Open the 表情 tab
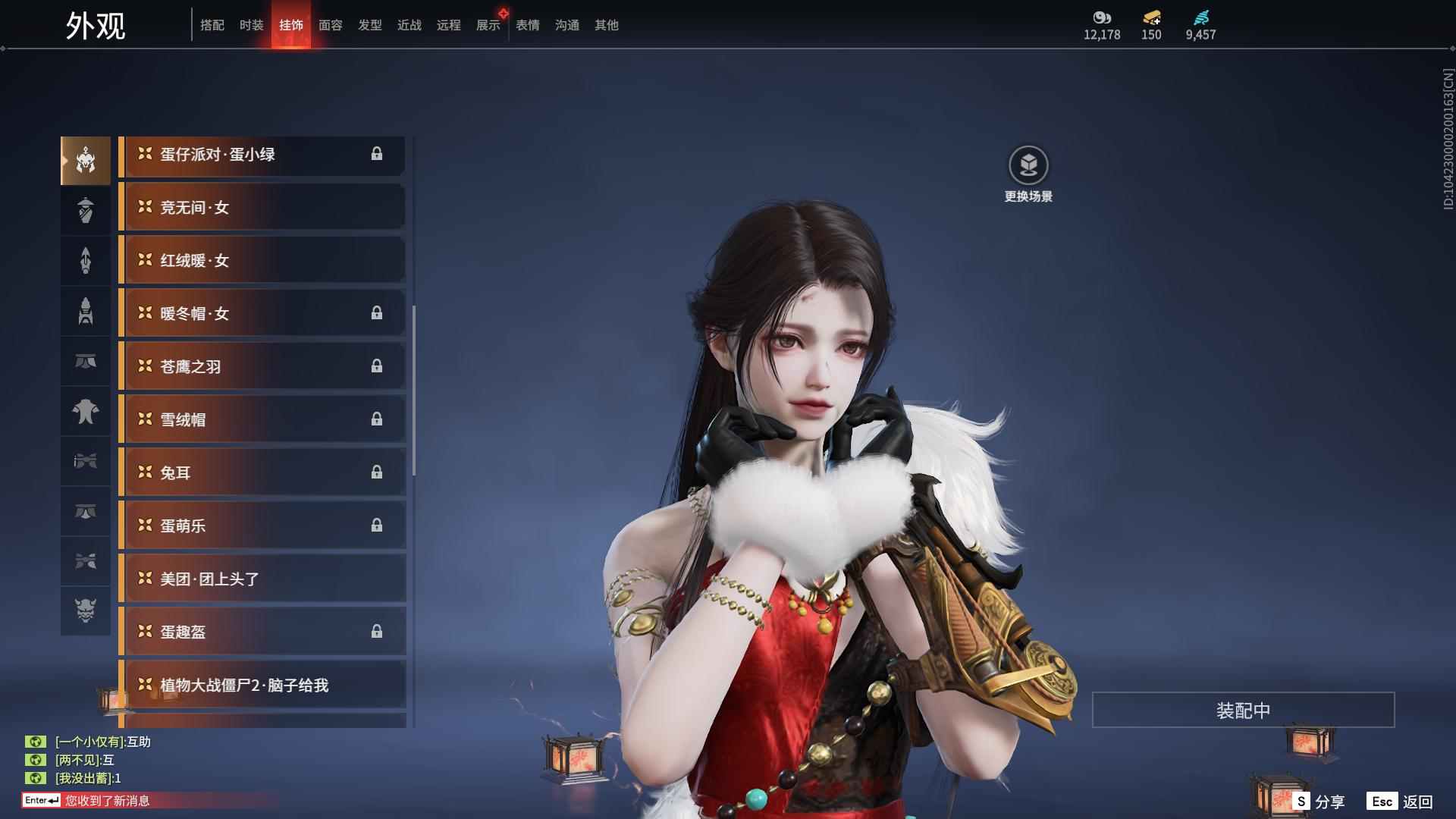Viewport: 1456px width, 819px height. pyautogui.click(x=527, y=25)
